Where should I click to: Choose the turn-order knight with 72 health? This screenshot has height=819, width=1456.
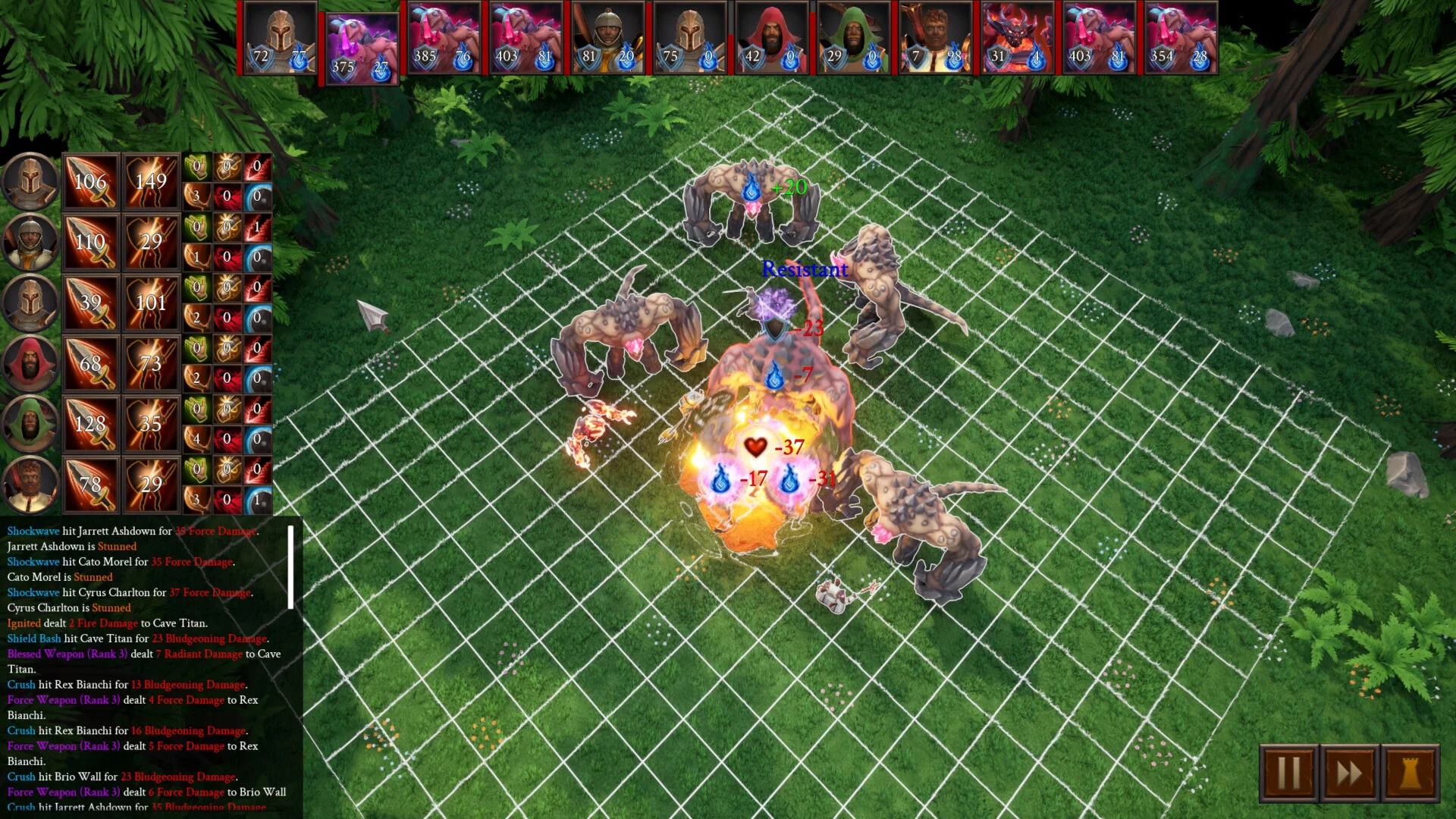280,38
